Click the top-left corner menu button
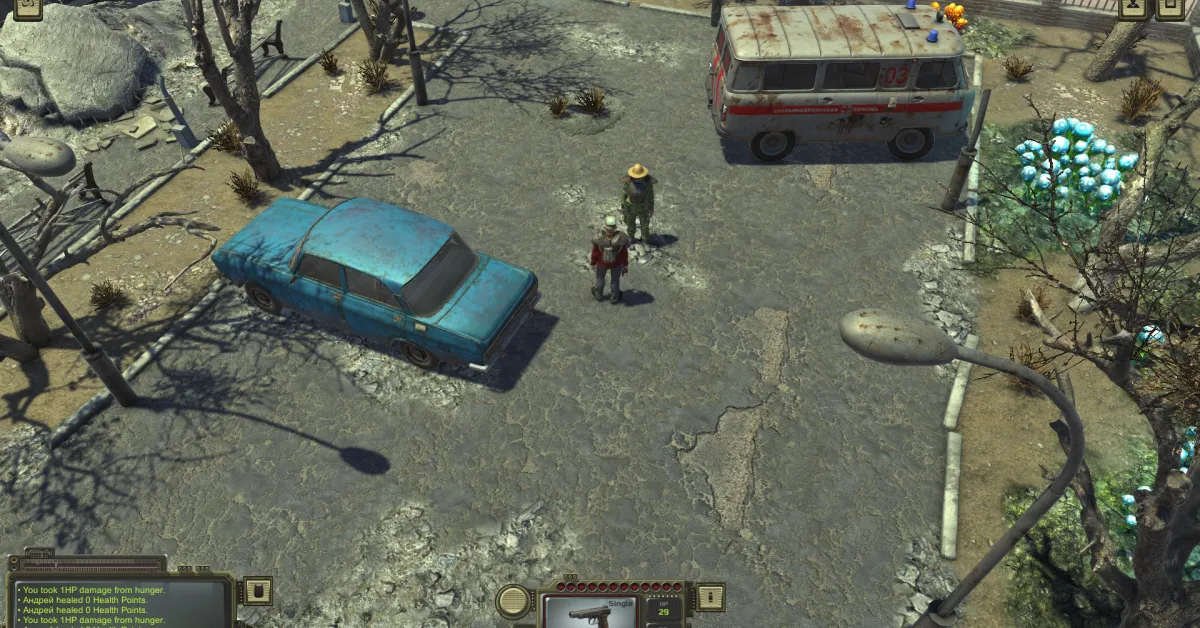1200x628 pixels. (28, 8)
